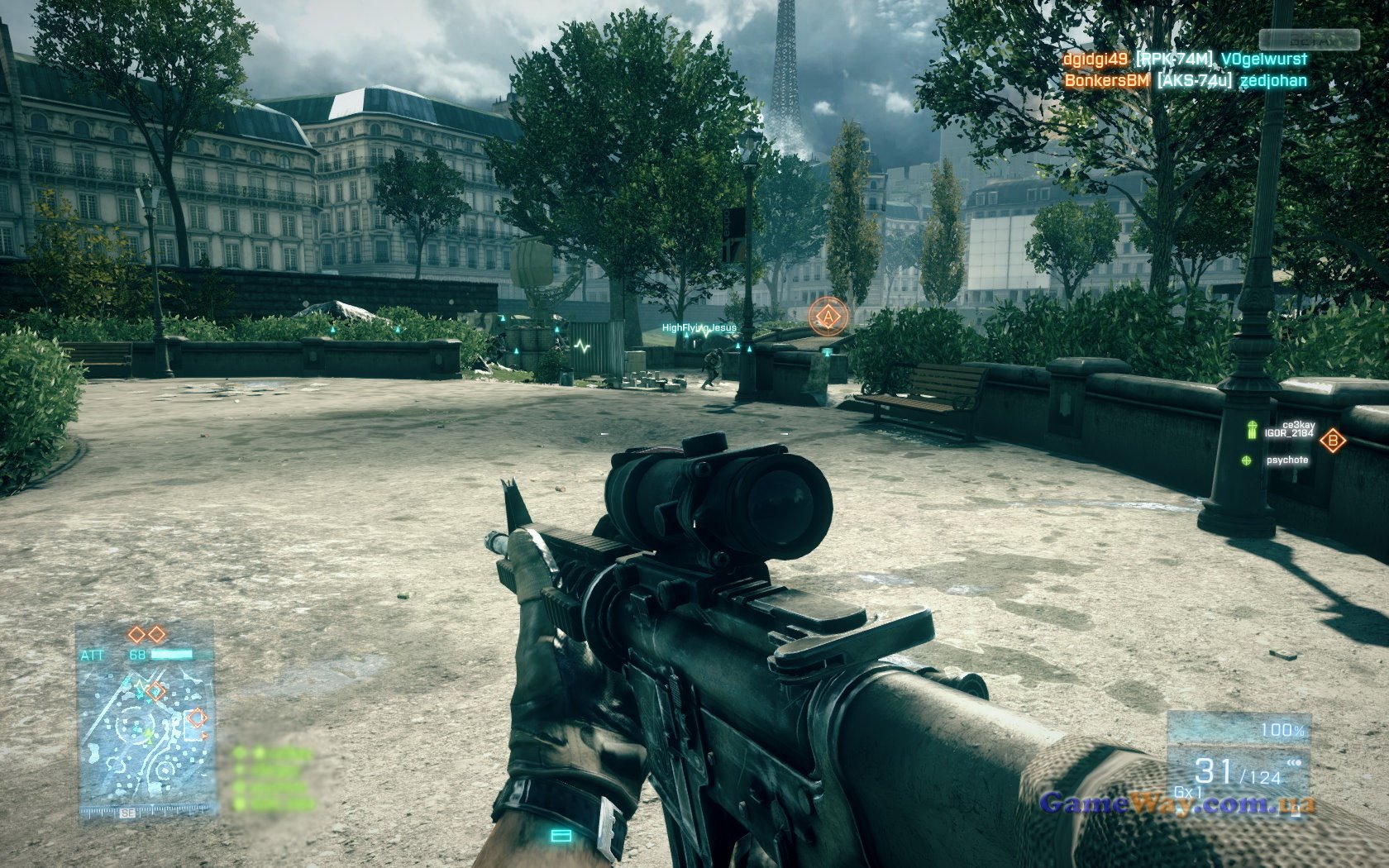Select teammate HighFlyingJesus name tag
This screenshot has height=868, width=1389.
(699, 328)
